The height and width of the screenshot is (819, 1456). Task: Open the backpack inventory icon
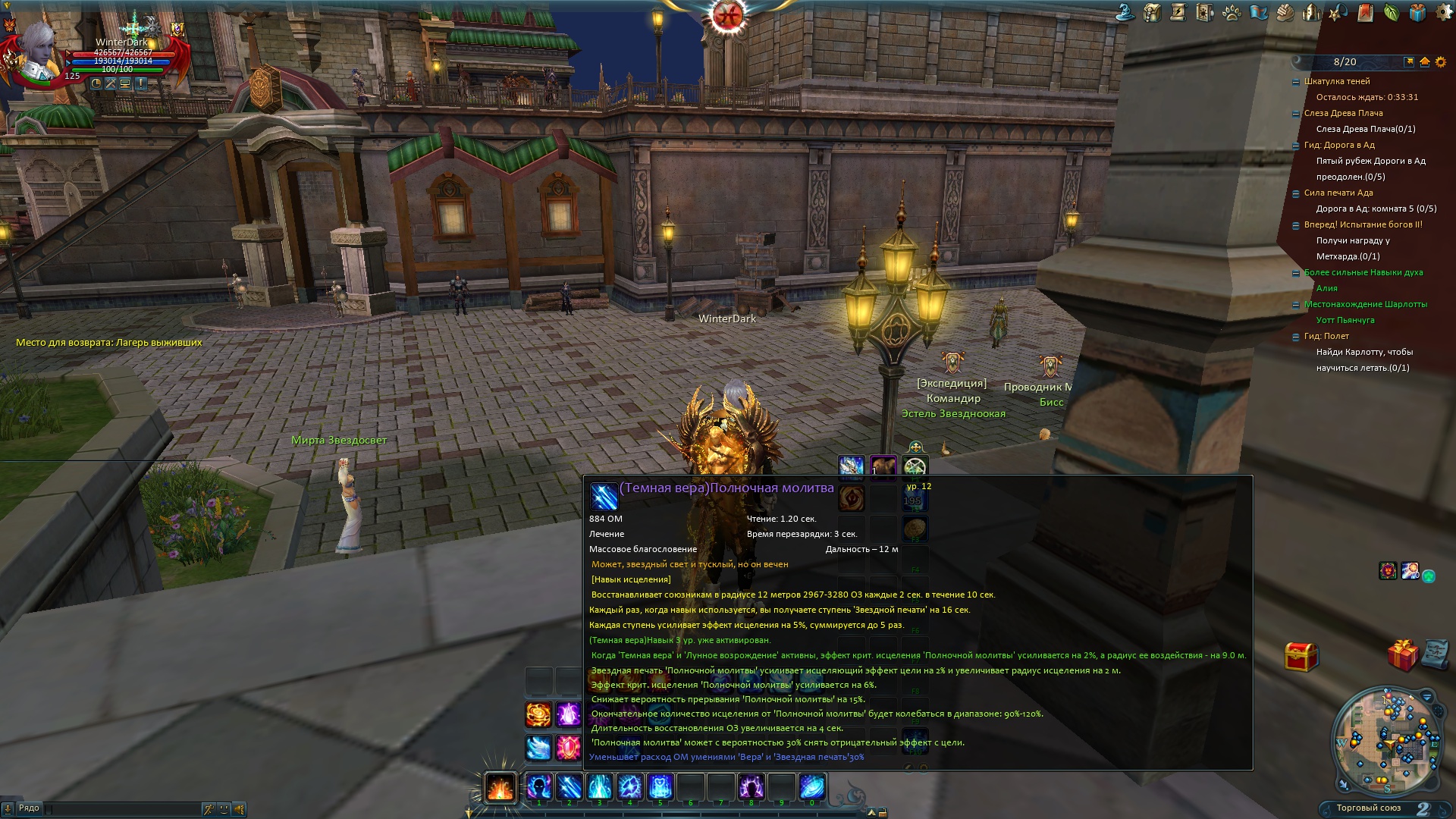click(1152, 12)
